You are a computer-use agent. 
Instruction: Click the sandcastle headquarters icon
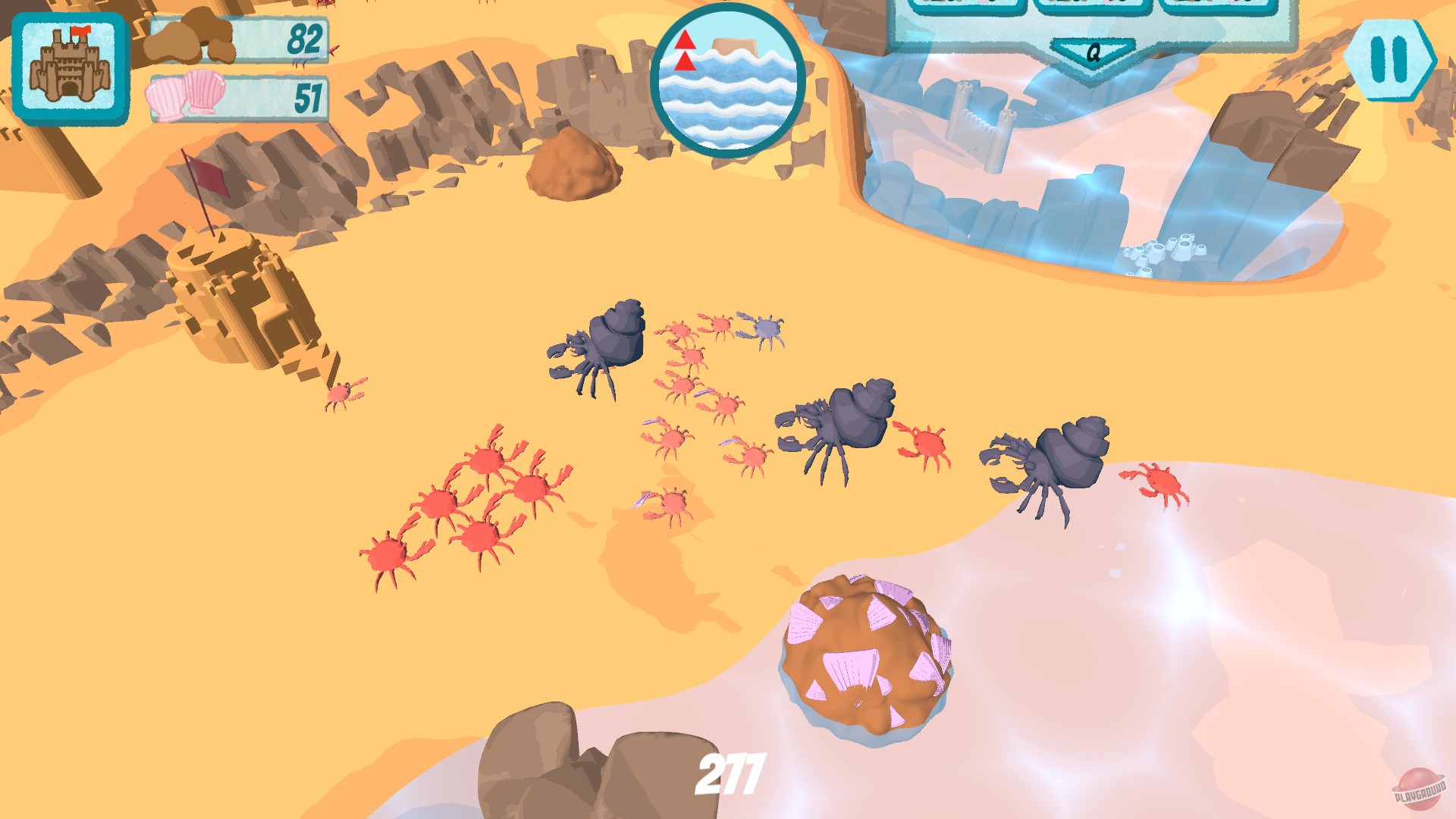72,64
